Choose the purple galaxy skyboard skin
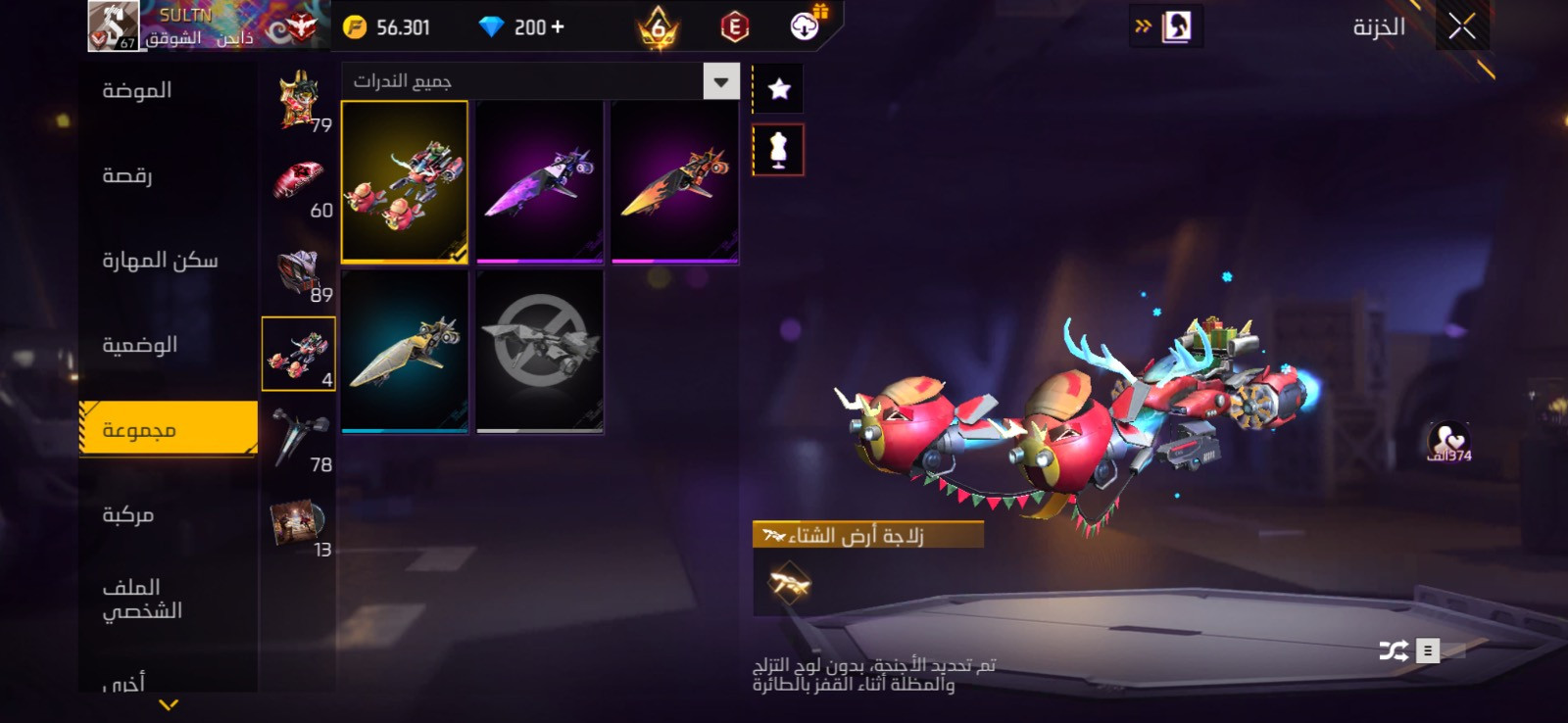Viewport: 1568px width, 723px height. tap(539, 182)
